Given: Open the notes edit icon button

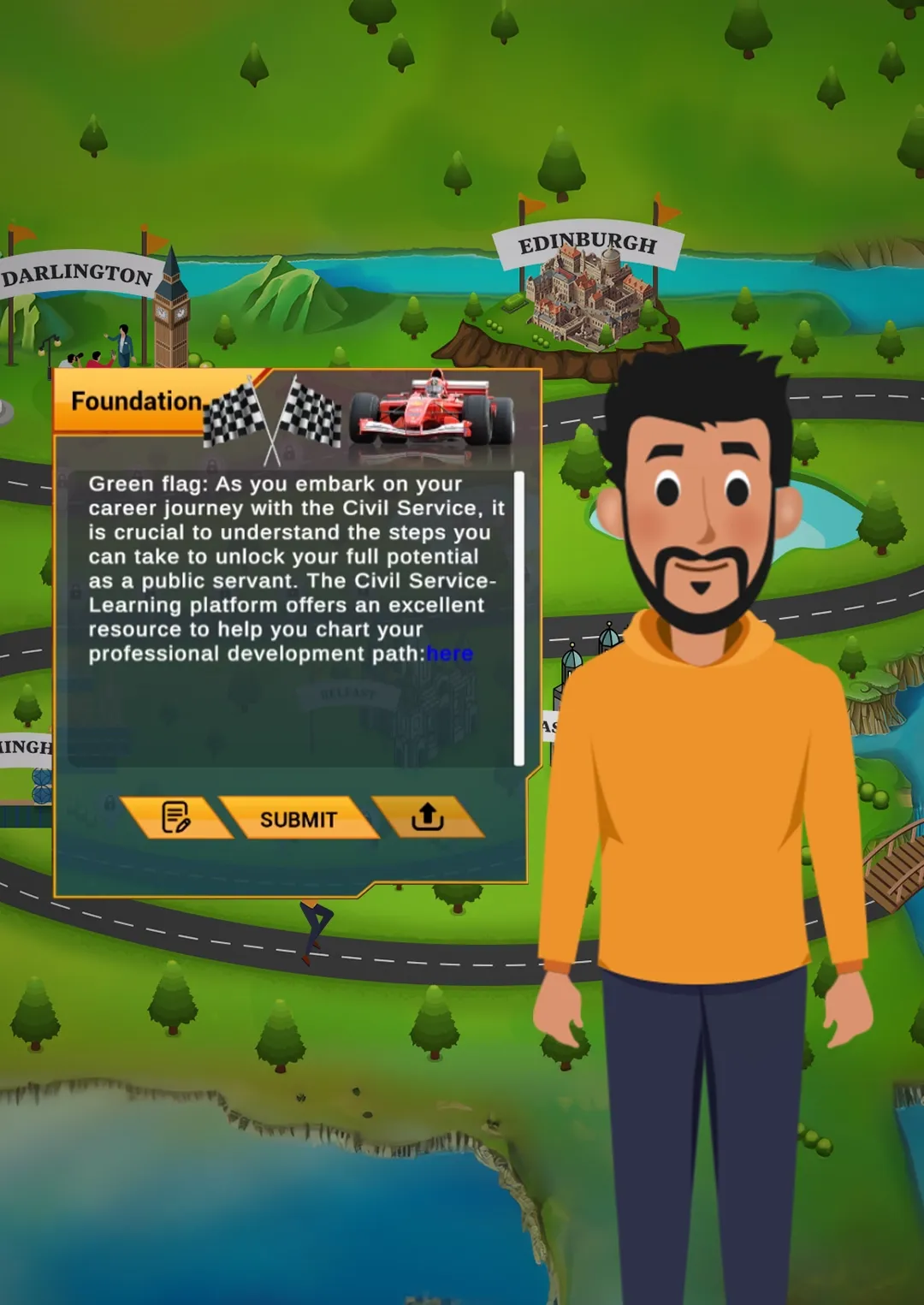Looking at the screenshot, I should pos(176,817).
